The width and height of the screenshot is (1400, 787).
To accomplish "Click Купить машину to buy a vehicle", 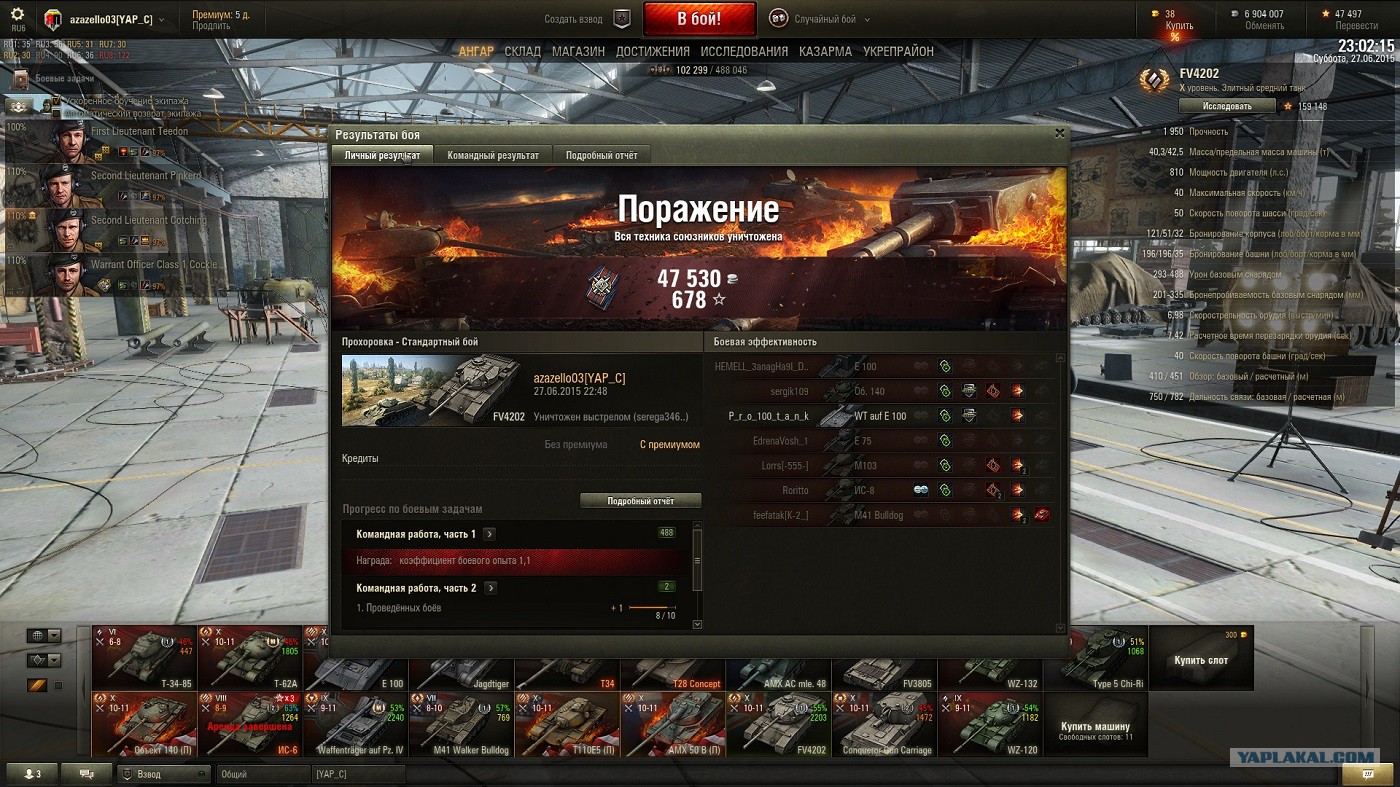I will coord(1095,730).
